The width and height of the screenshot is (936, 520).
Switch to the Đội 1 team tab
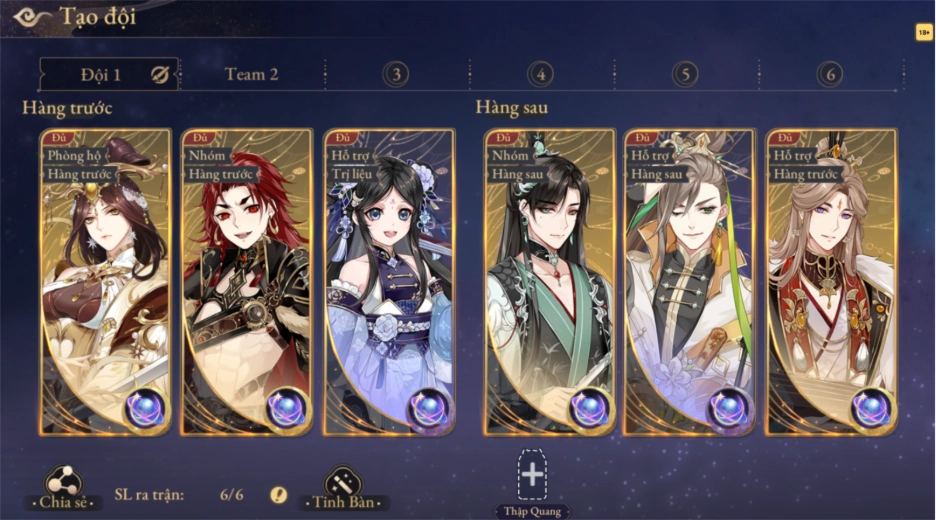tap(100, 74)
